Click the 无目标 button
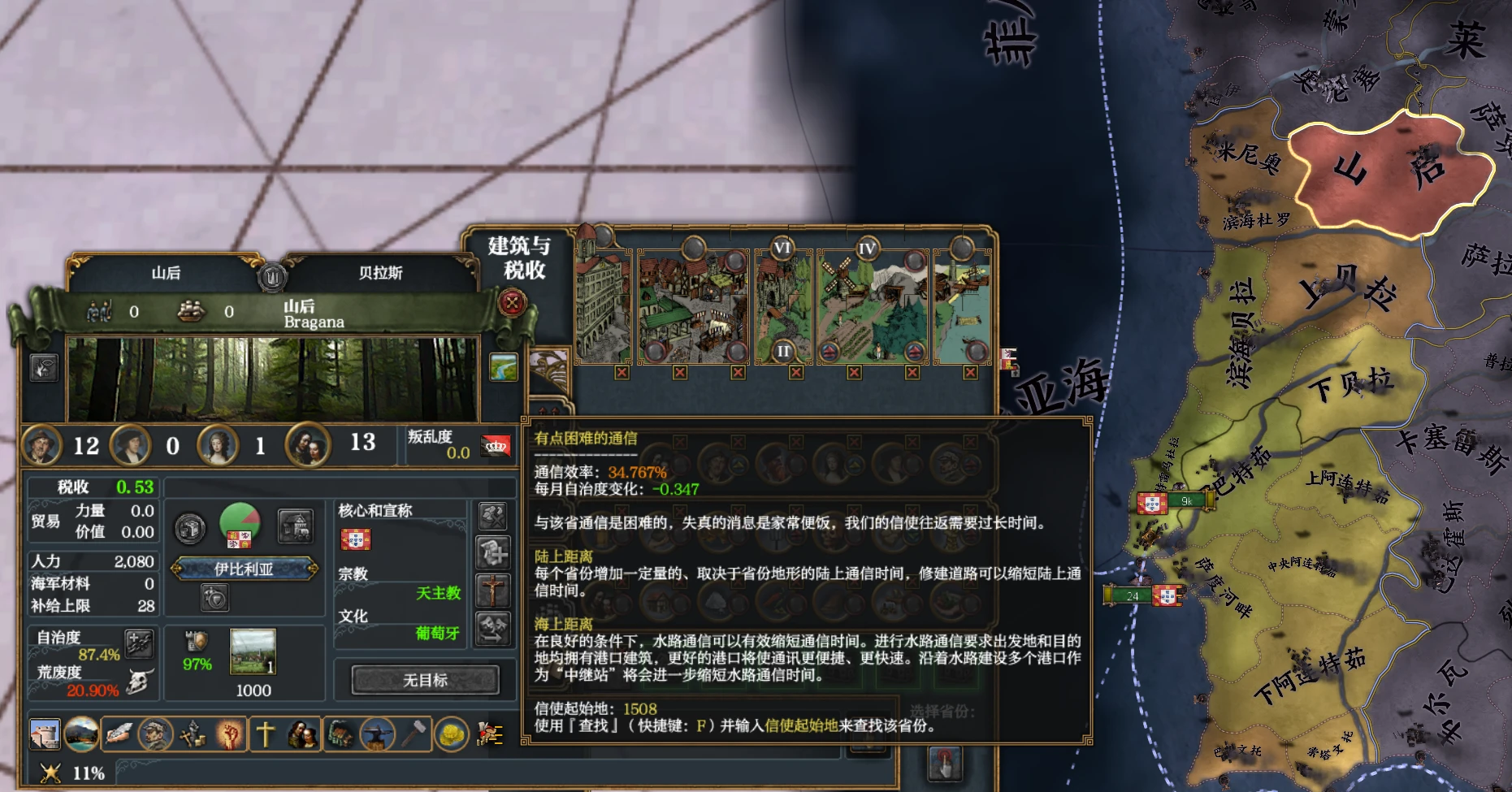This screenshot has height=792, width=1512. coord(425,680)
